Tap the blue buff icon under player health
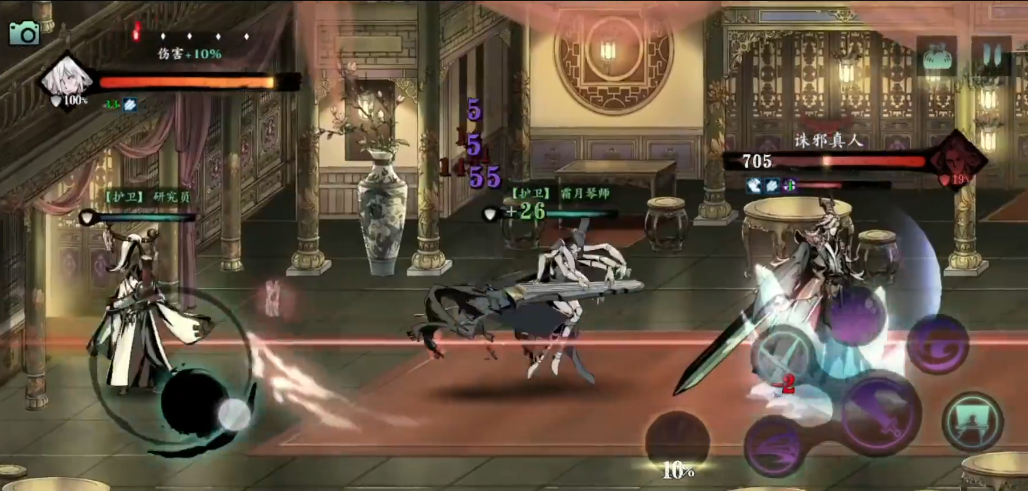Screen dimensions: 1028x491 click(x=131, y=104)
